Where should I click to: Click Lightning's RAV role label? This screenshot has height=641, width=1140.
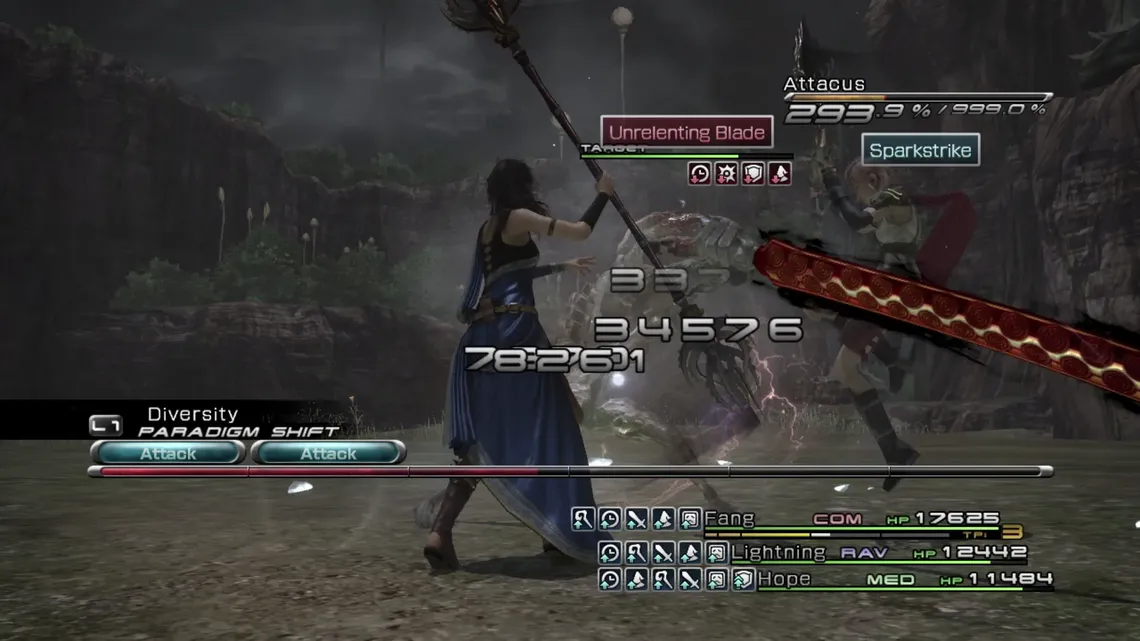pos(864,552)
